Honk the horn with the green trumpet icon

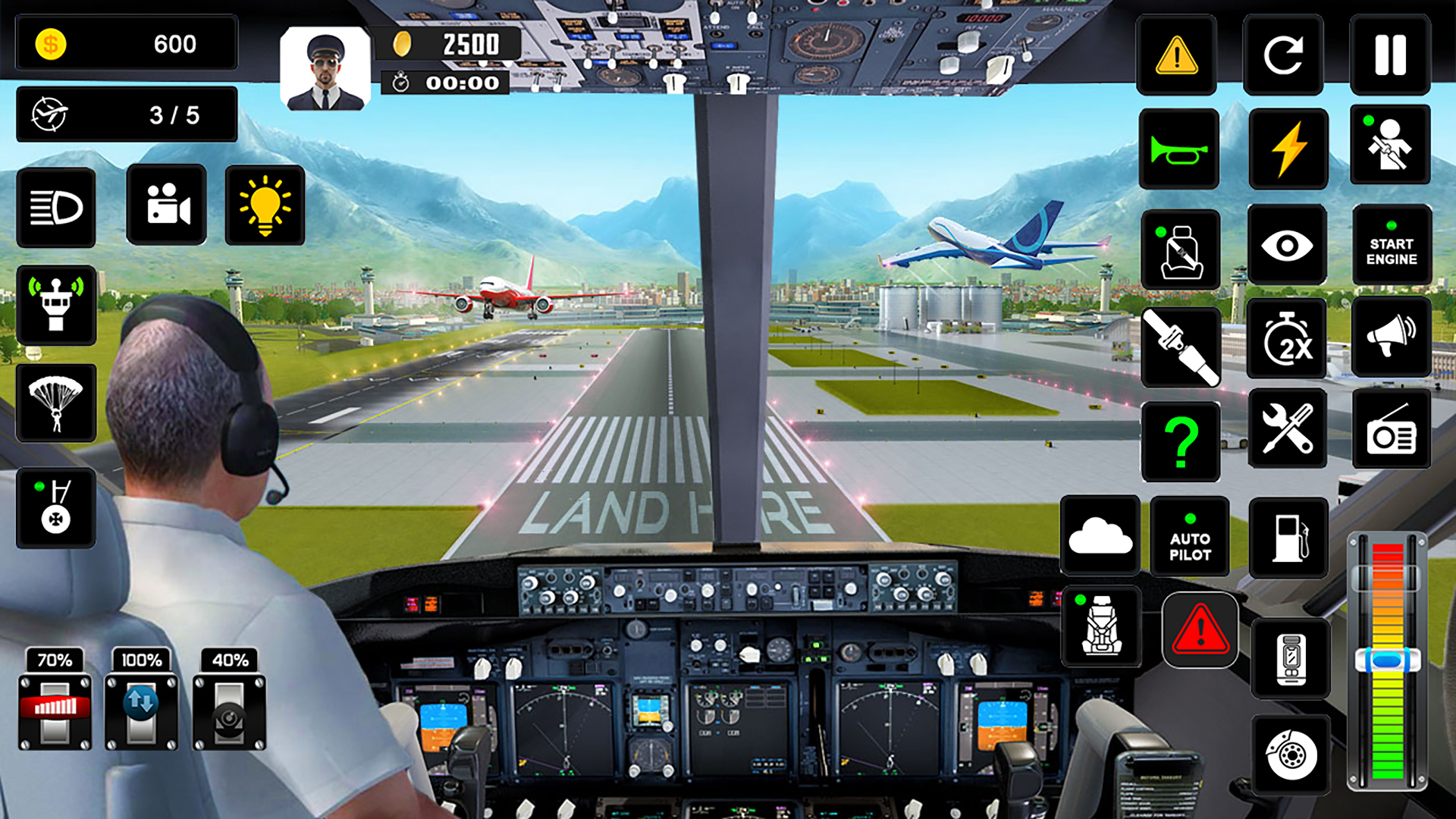tap(1180, 149)
